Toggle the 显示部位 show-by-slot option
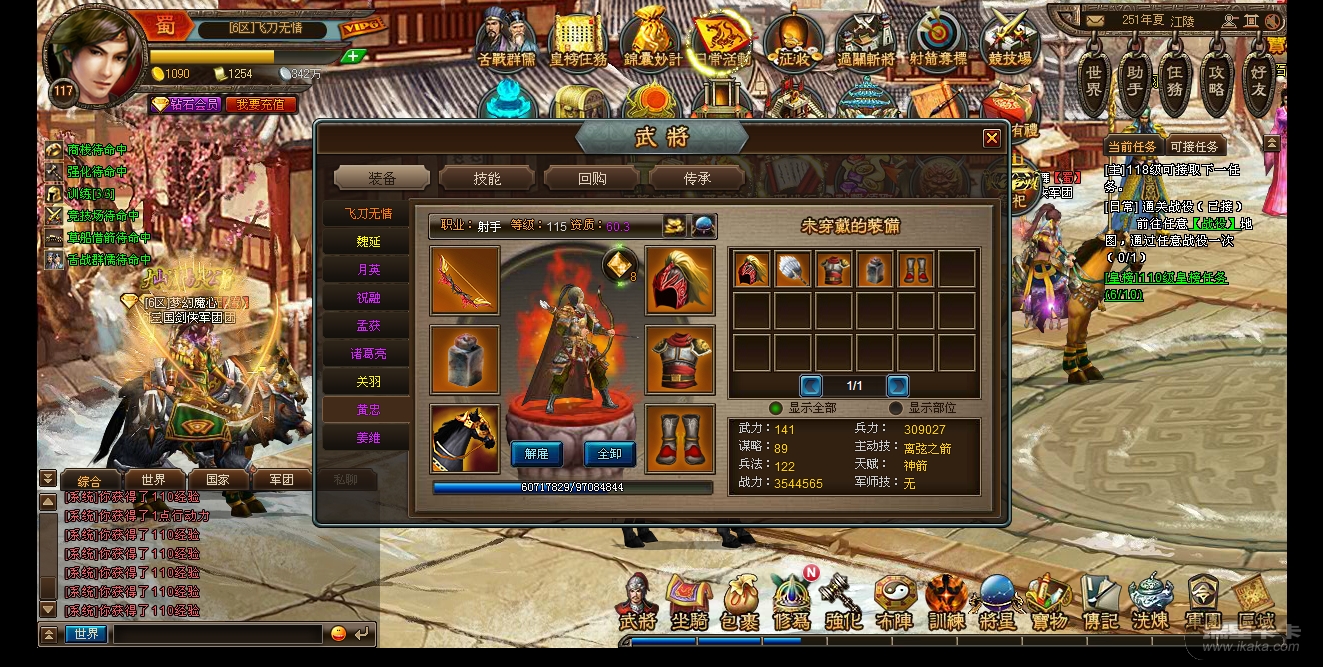 pyautogui.click(x=896, y=408)
